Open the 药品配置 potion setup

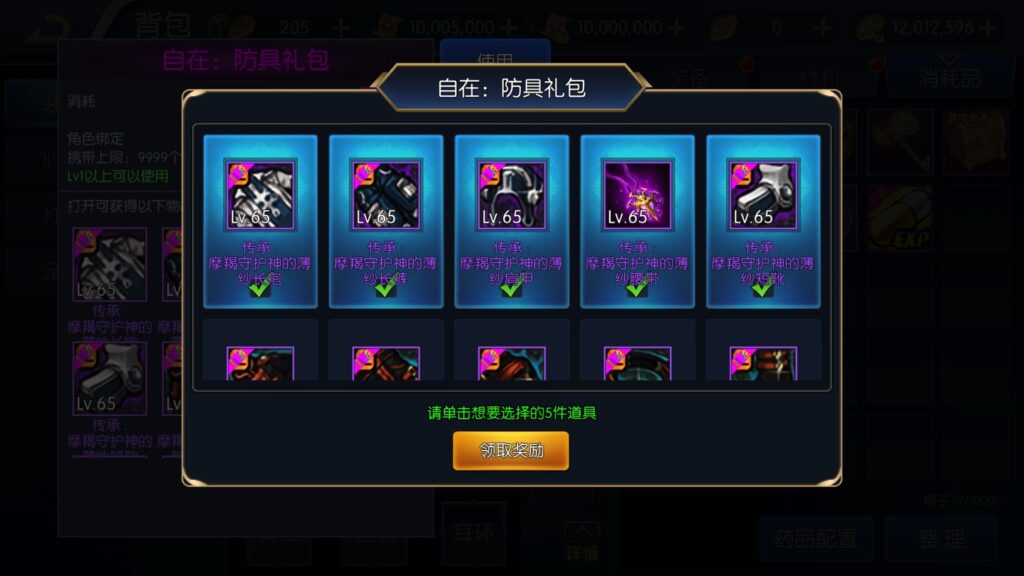[815, 539]
